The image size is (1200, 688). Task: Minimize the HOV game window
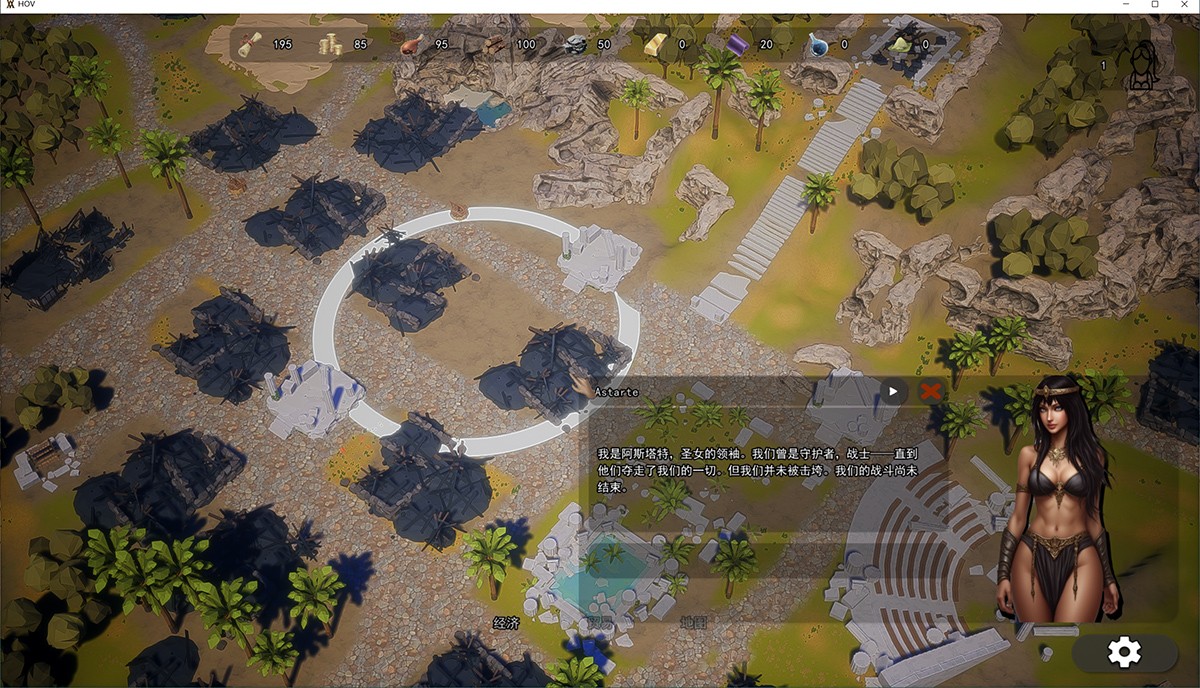pyautogui.click(x=1129, y=5)
